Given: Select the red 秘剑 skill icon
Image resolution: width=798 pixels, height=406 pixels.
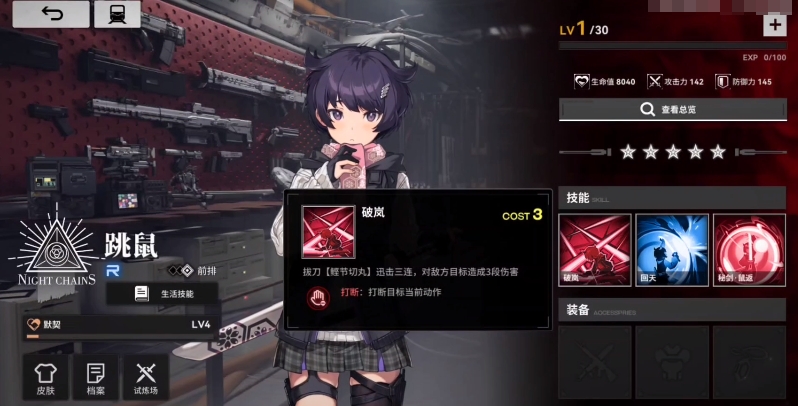Looking at the screenshot, I should pyautogui.click(x=749, y=249).
